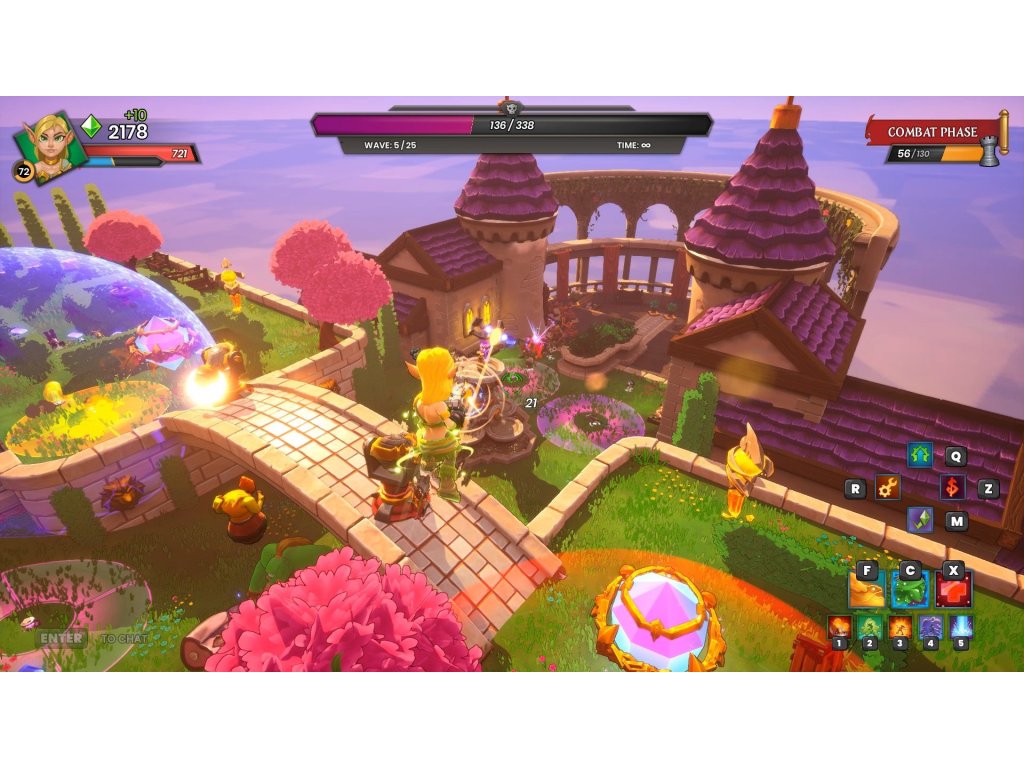The height and width of the screenshot is (768, 1024).
Task: Select the fiery defense slot numbered 1
Action: tap(839, 628)
